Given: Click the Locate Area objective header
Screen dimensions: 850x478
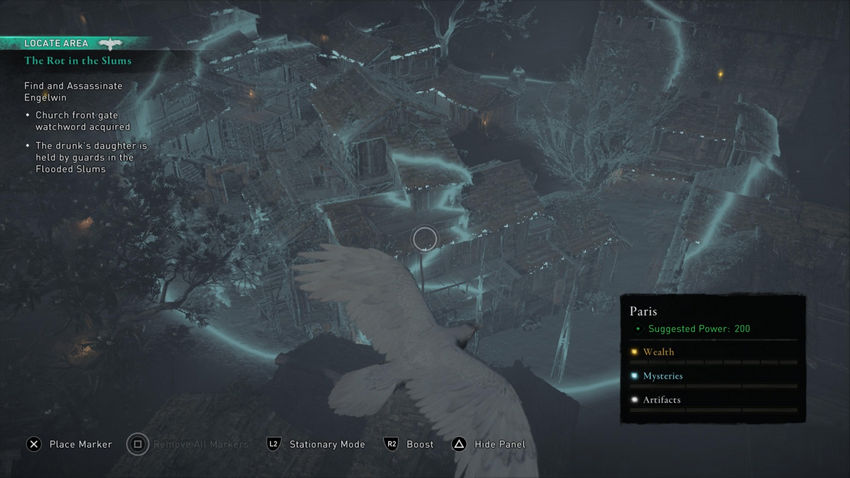Looking at the screenshot, I should [x=56, y=43].
